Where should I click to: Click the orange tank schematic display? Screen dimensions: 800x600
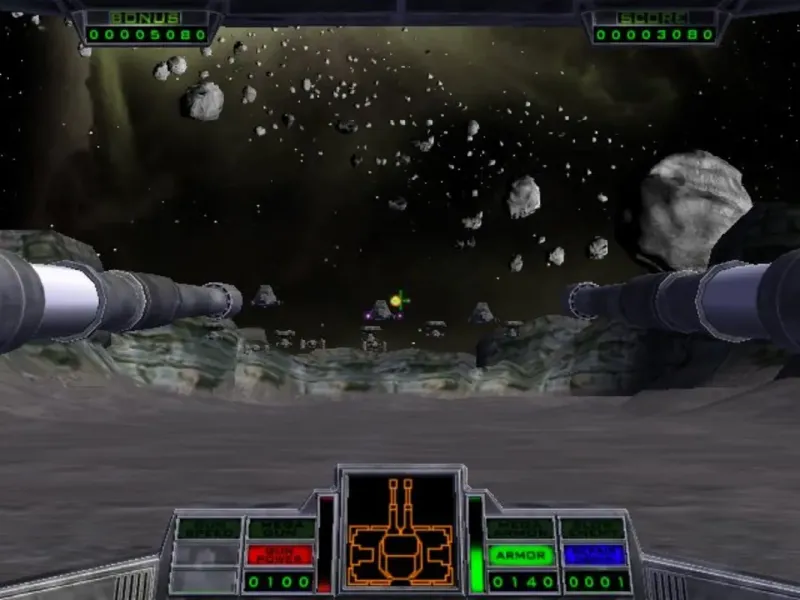point(400,530)
